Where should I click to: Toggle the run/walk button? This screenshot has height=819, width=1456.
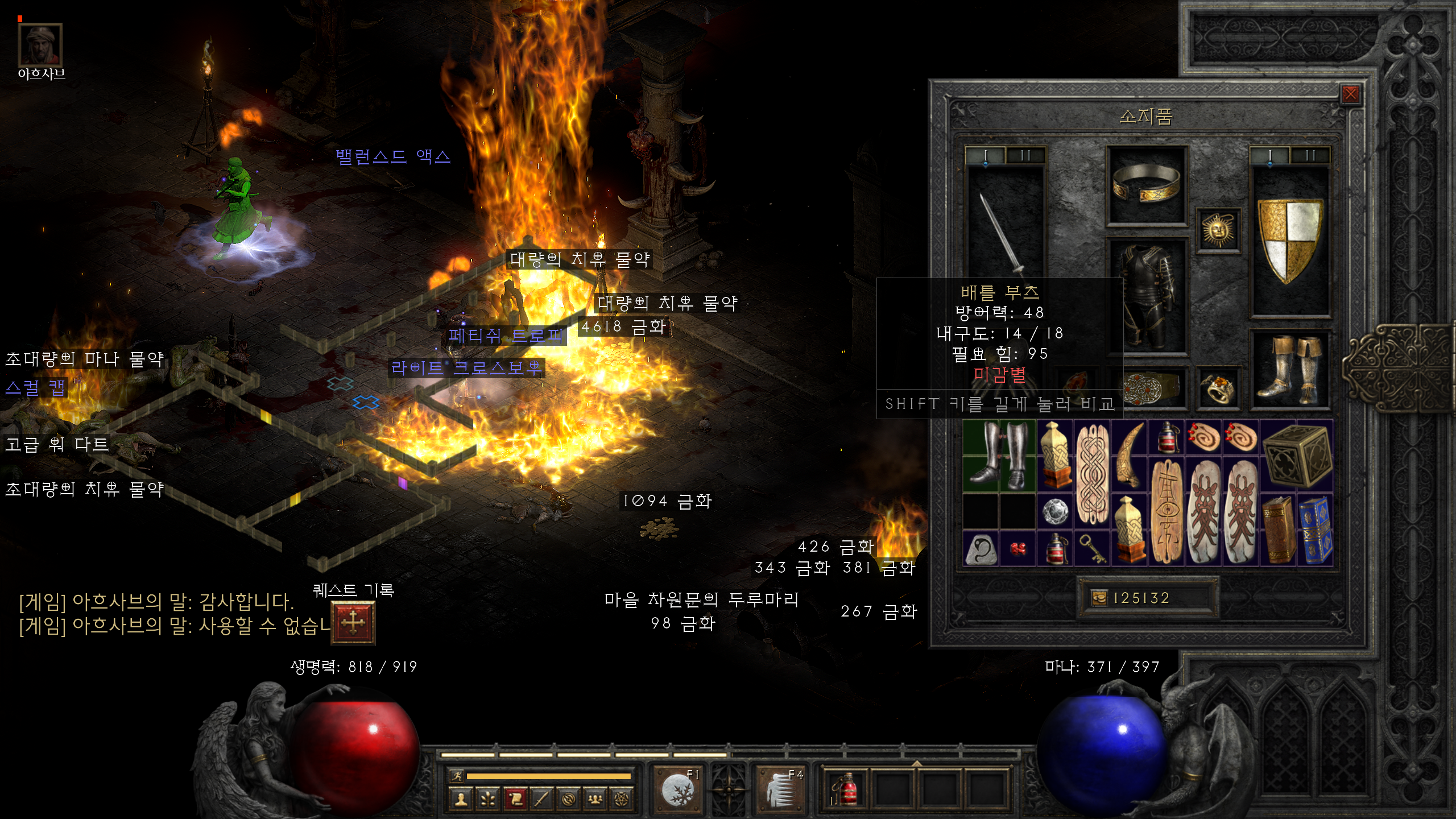[x=456, y=776]
